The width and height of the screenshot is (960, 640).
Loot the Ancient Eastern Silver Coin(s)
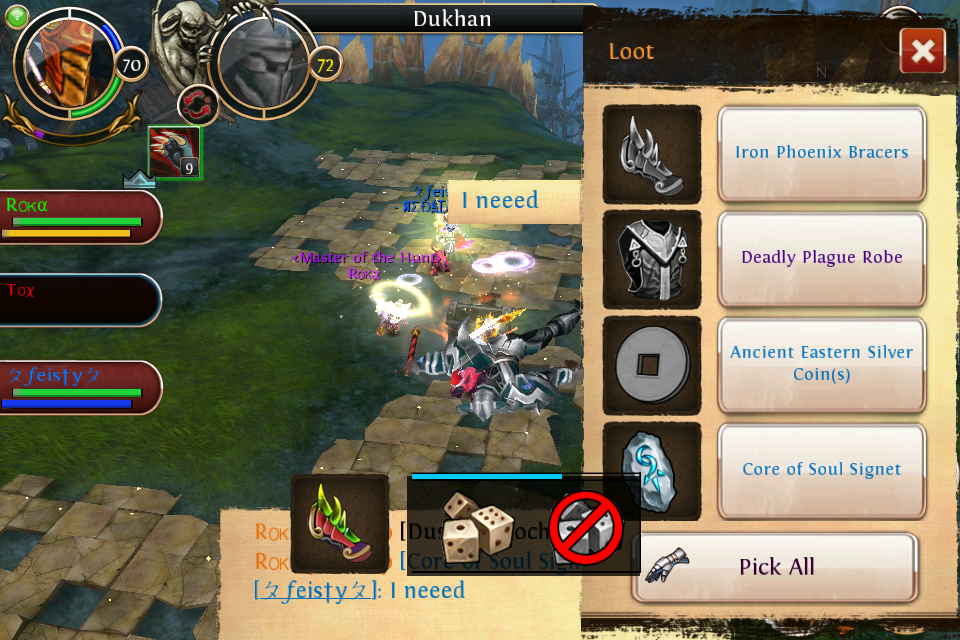click(821, 363)
